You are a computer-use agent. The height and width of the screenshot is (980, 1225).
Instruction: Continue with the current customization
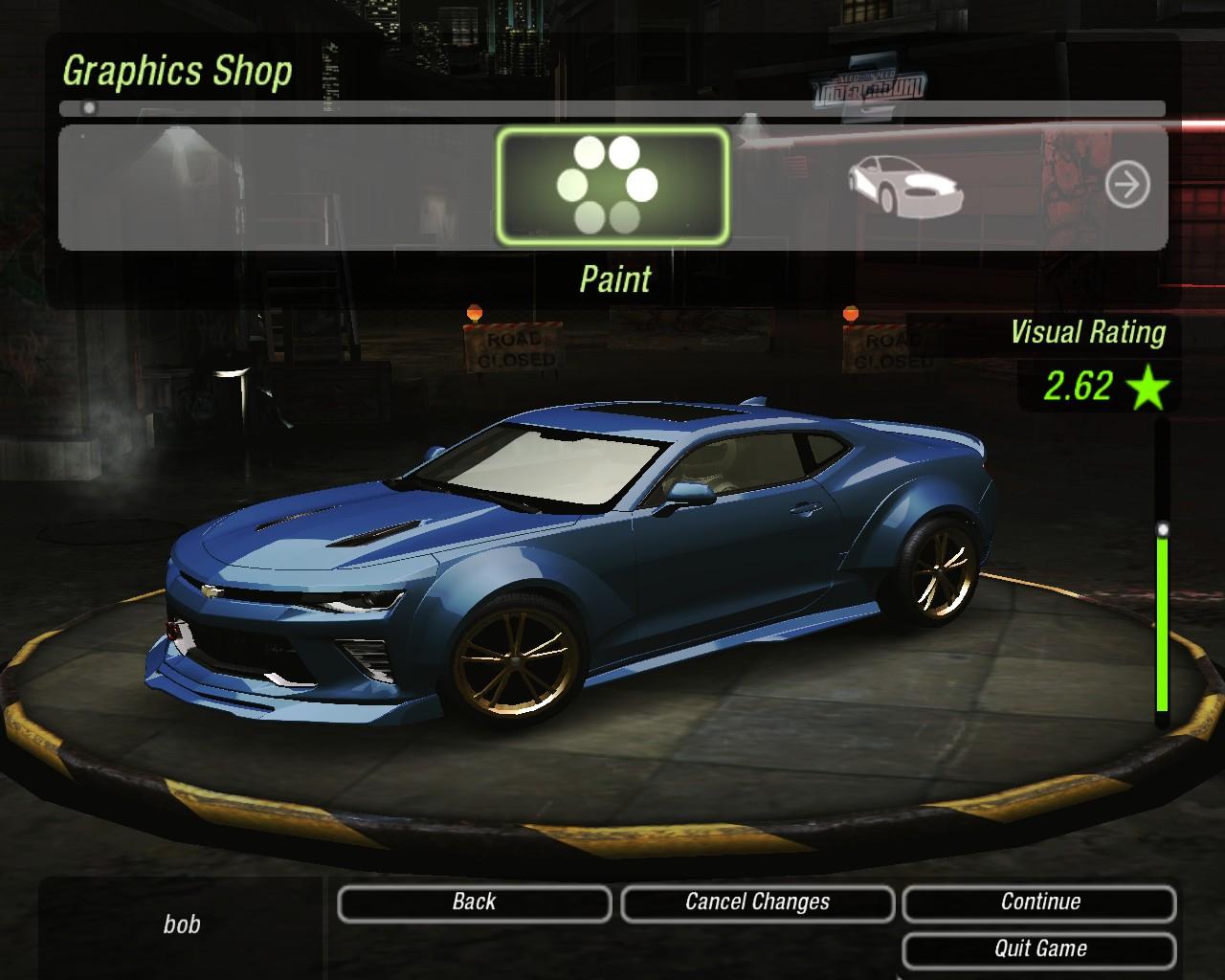coord(1039,902)
